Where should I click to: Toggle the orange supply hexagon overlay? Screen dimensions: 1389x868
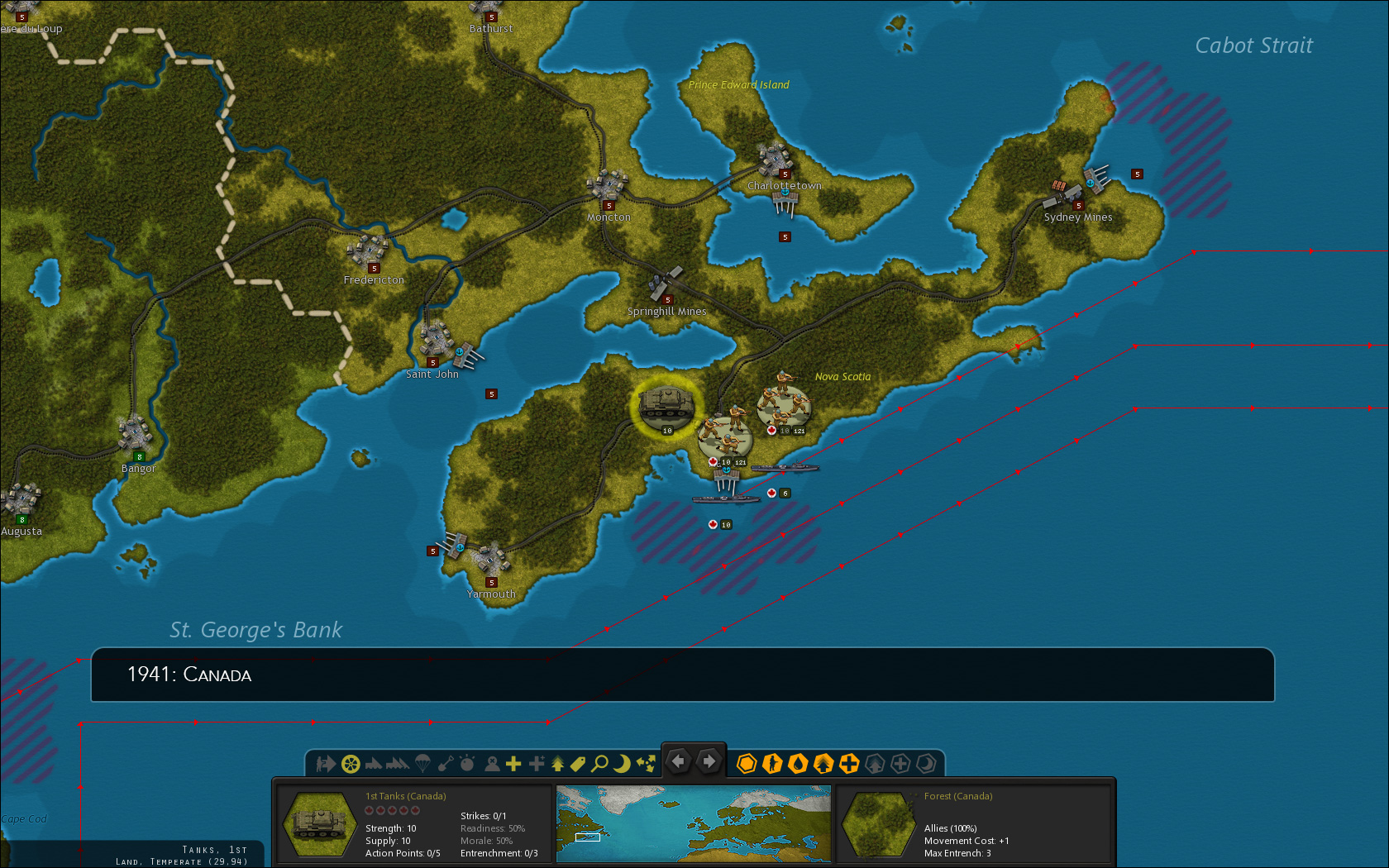click(x=747, y=764)
